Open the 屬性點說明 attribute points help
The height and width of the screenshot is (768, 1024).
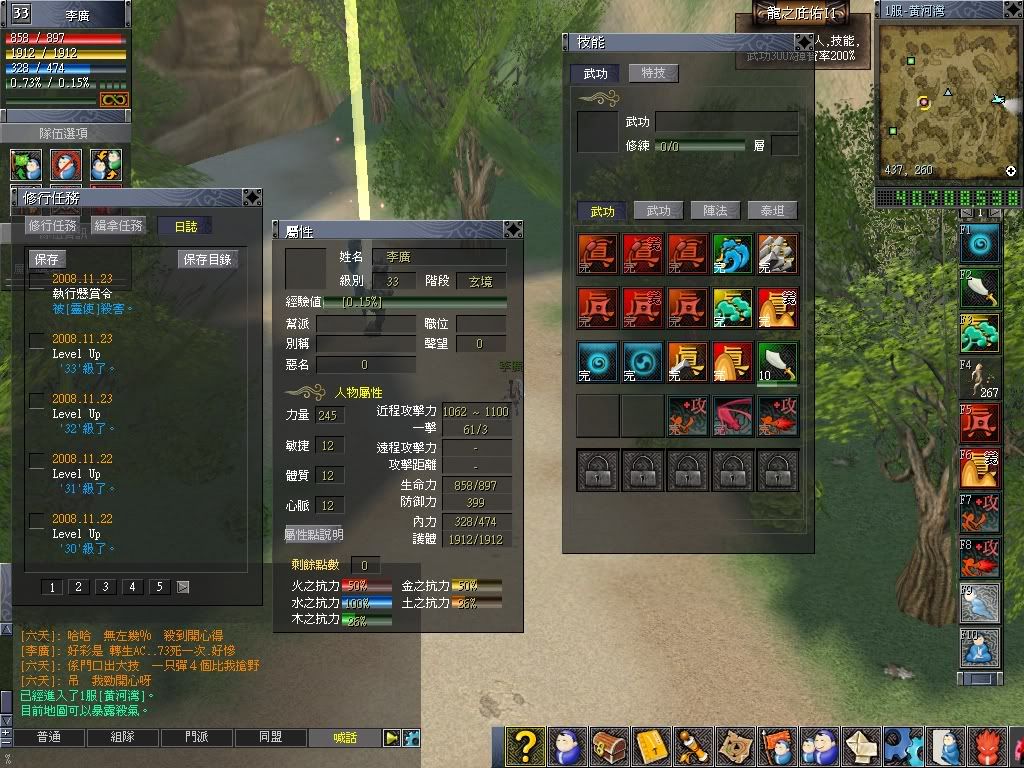point(313,534)
